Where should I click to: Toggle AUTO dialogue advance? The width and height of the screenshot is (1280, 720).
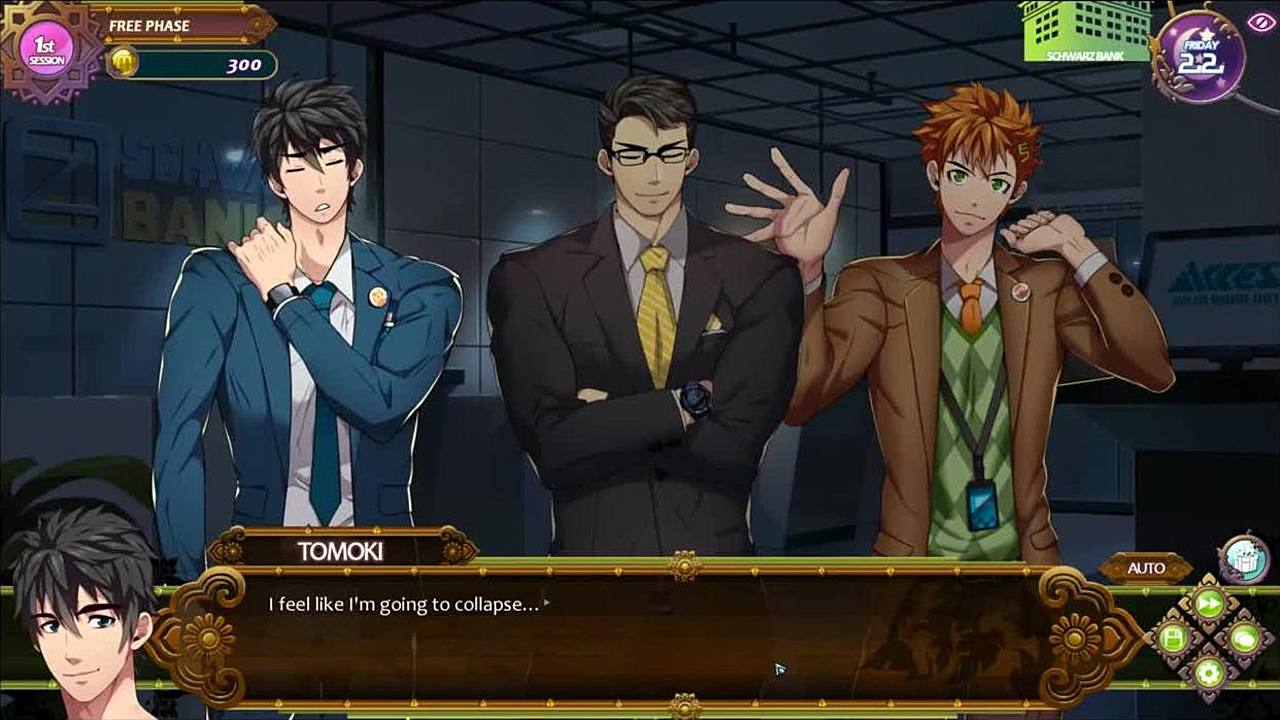[1146, 568]
